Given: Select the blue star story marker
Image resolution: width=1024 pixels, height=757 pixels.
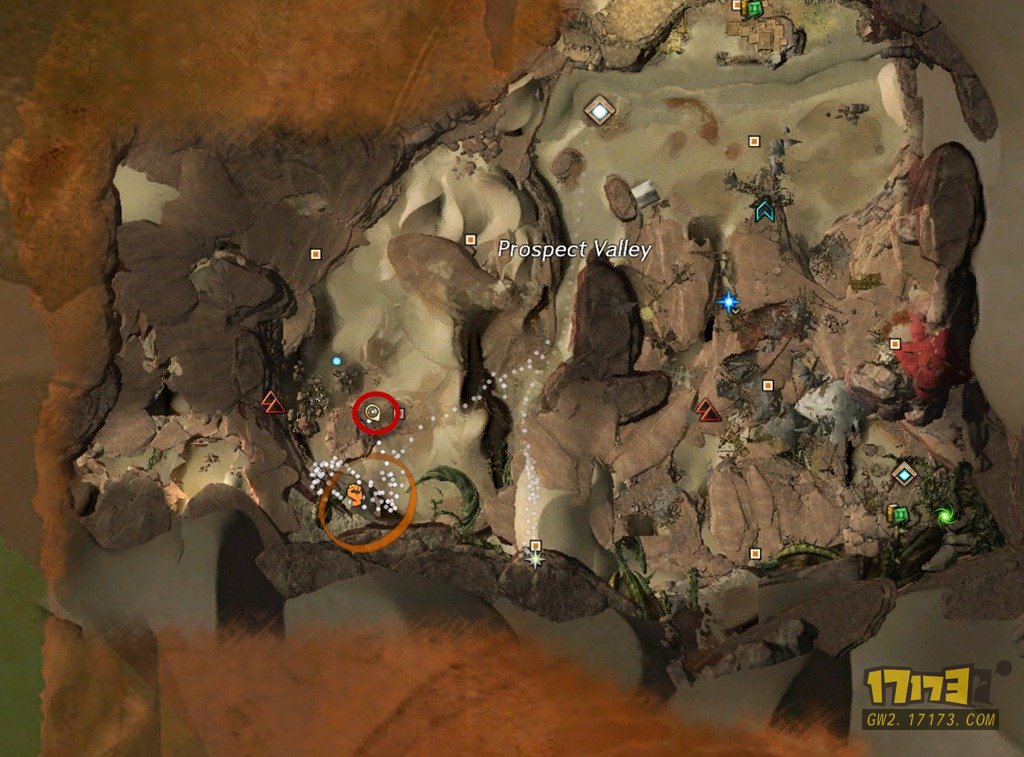Looking at the screenshot, I should tap(728, 300).
